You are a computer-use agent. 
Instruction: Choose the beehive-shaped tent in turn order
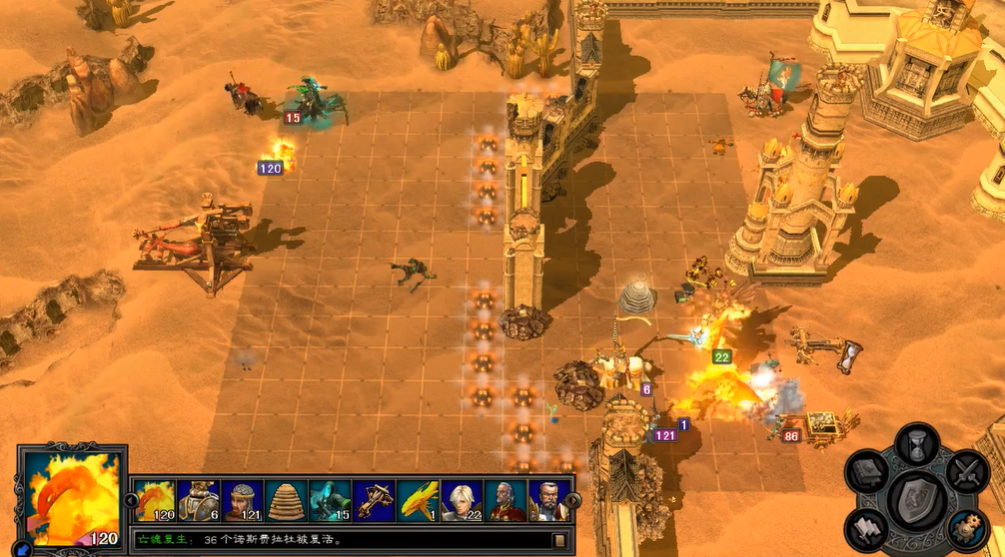pyautogui.click(x=286, y=500)
